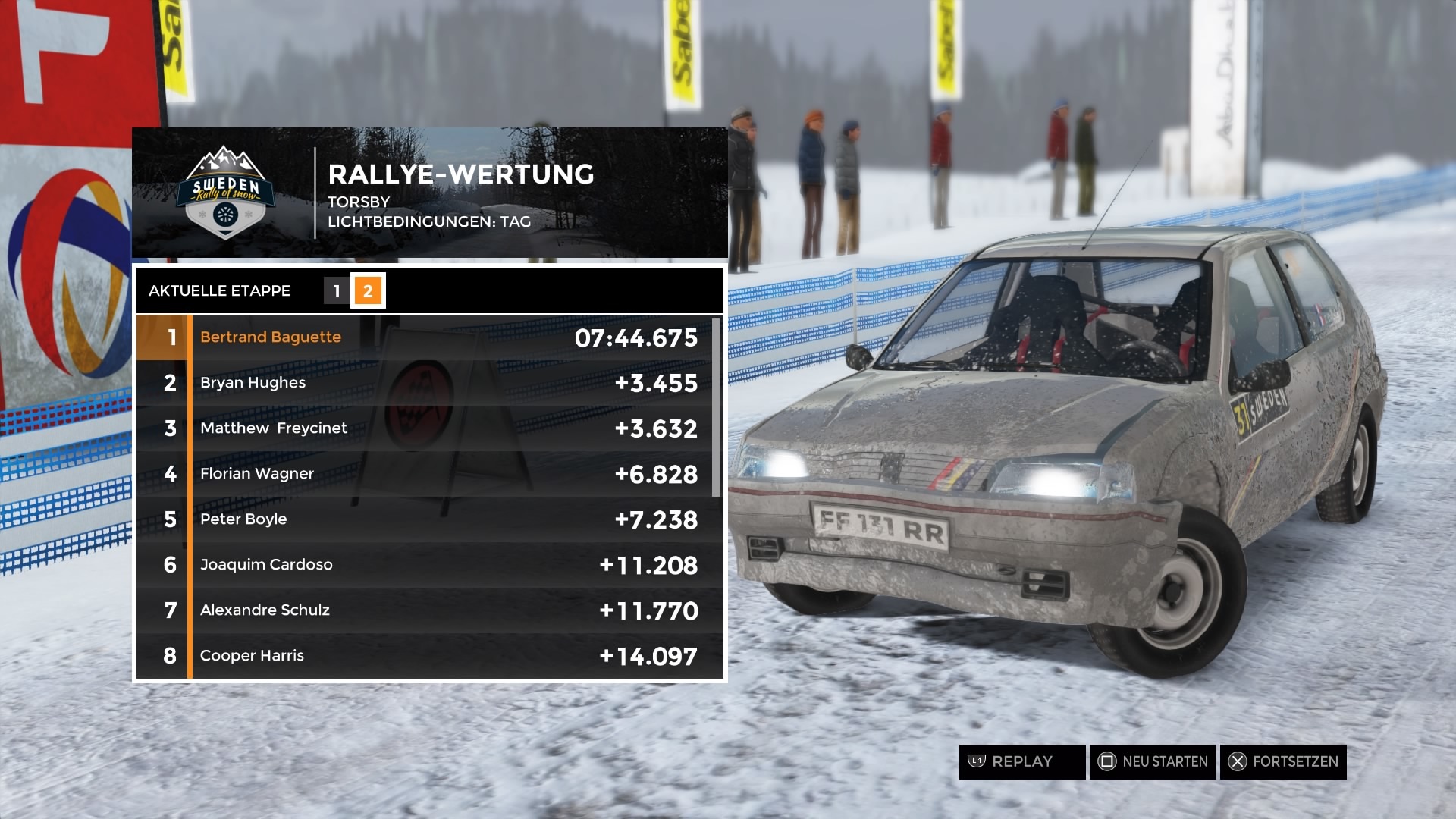The height and width of the screenshot is (819, 1456).
Task: Select the Alexandre Schulz entry
Action: click(429, 610)
